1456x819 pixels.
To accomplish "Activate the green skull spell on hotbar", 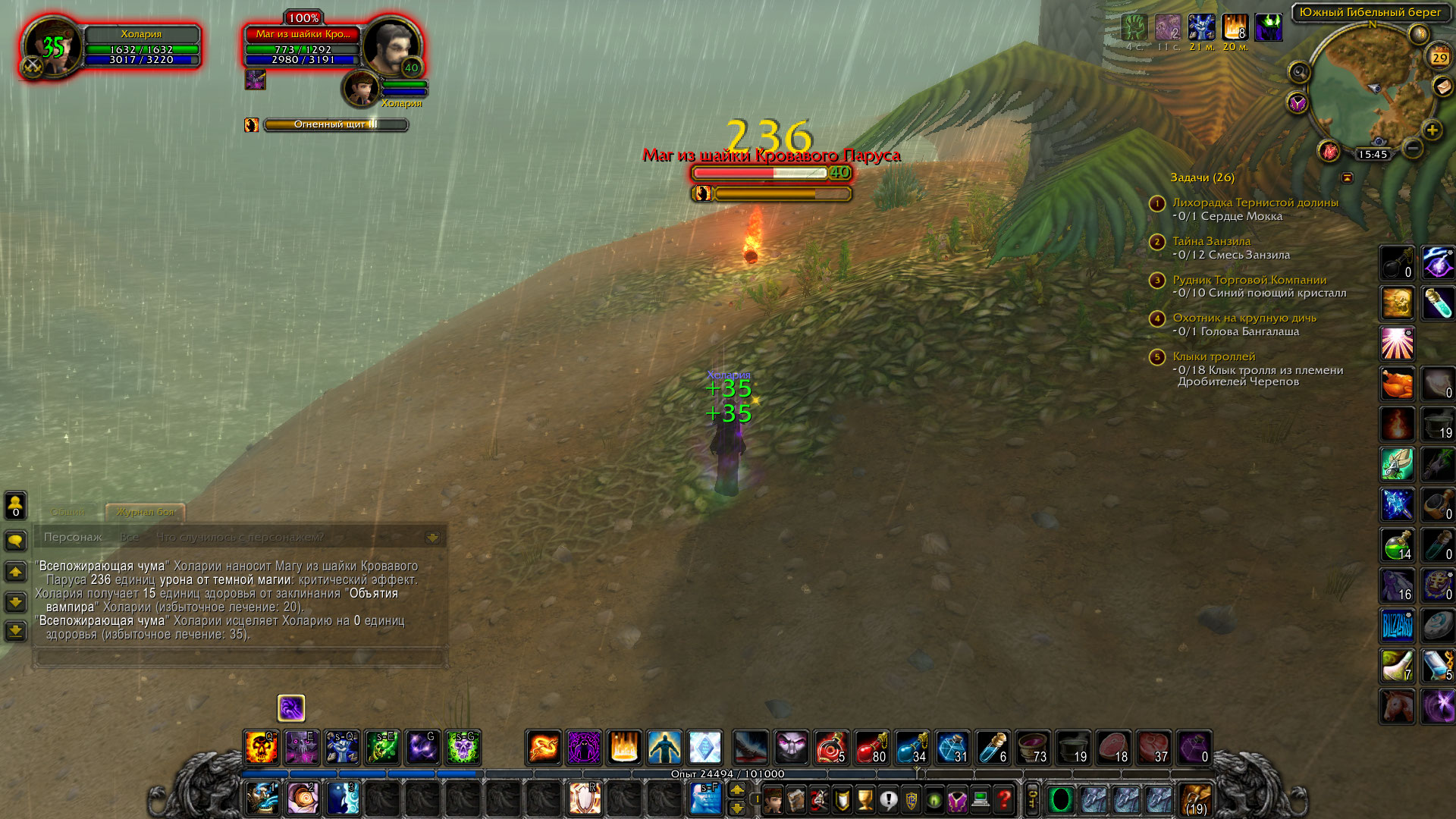I will [x=463, y=747].
